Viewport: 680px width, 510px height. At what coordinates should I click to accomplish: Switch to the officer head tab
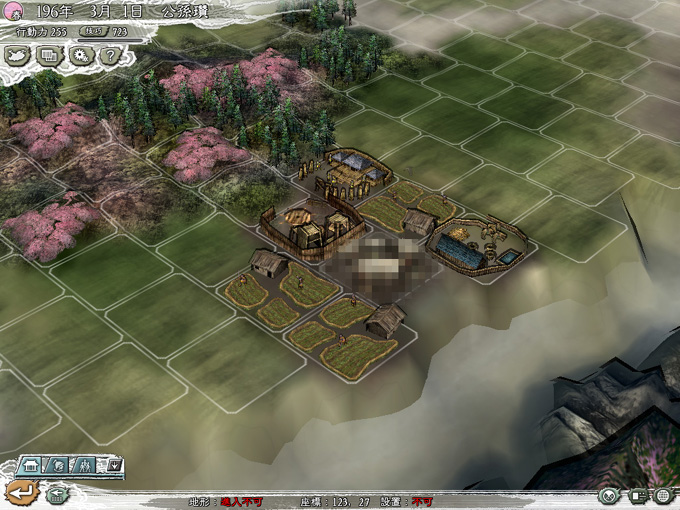click(59, 465)
